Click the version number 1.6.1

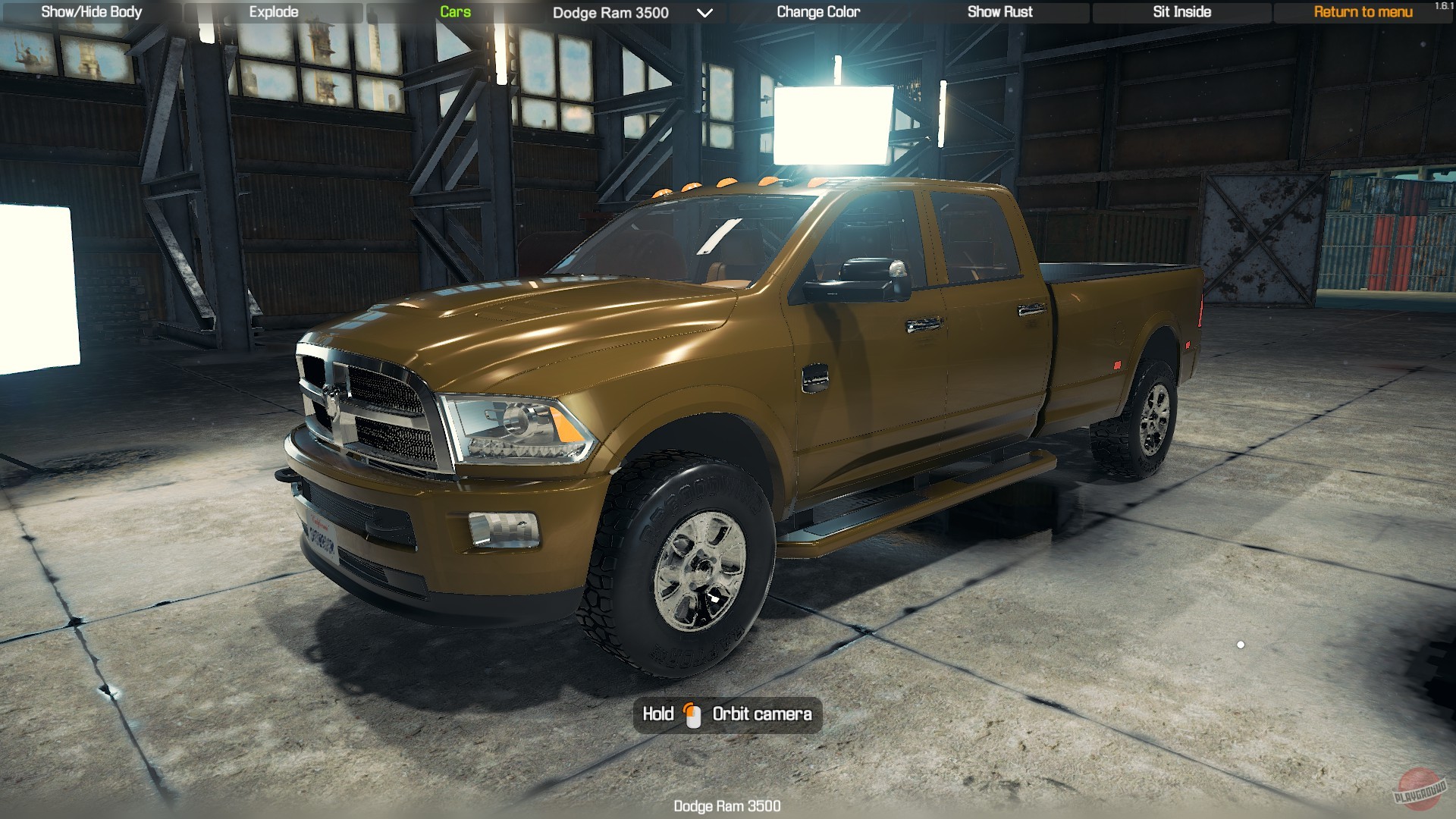1443,6
